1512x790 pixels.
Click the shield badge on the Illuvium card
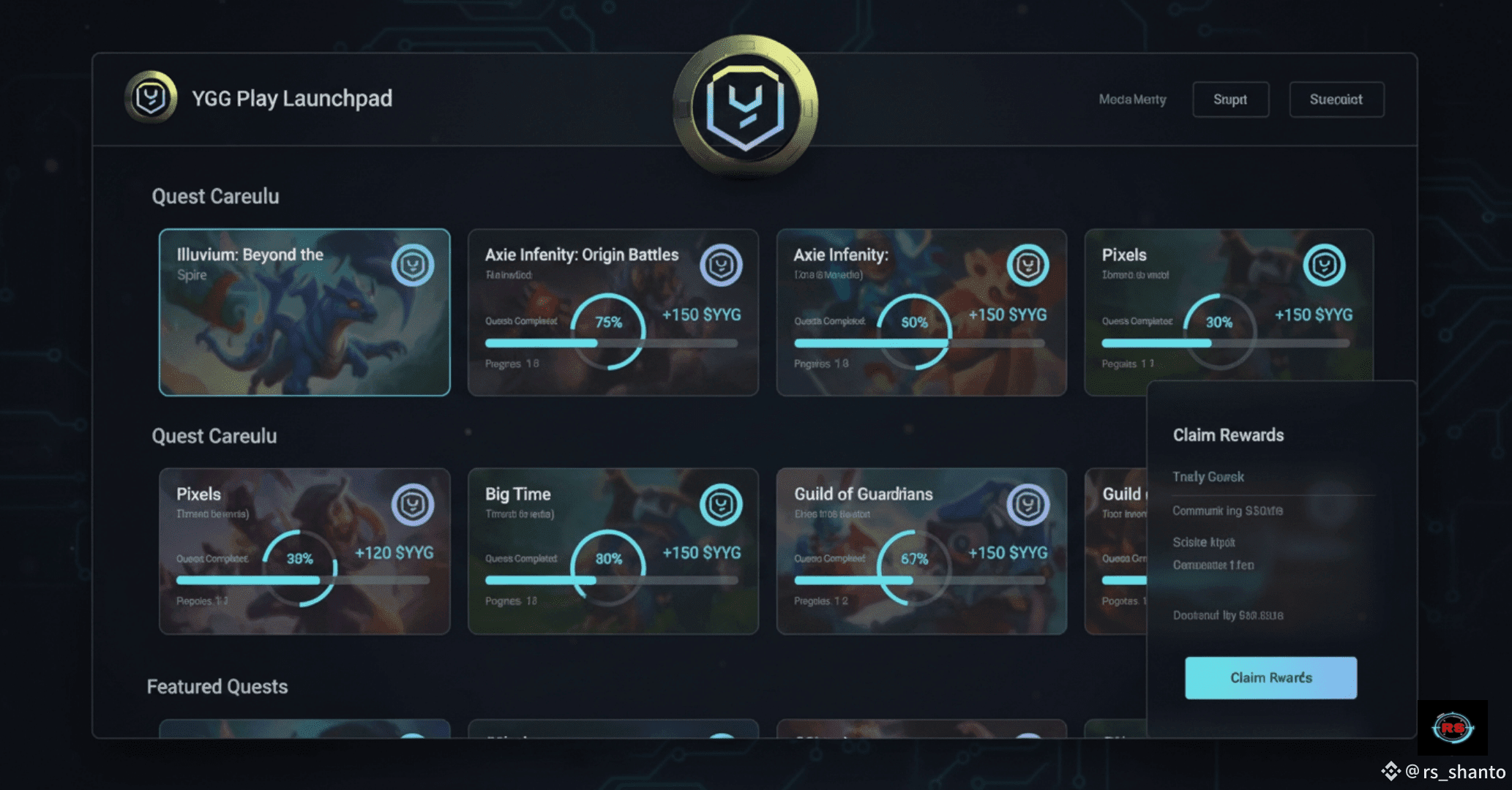tap(413, 265)
